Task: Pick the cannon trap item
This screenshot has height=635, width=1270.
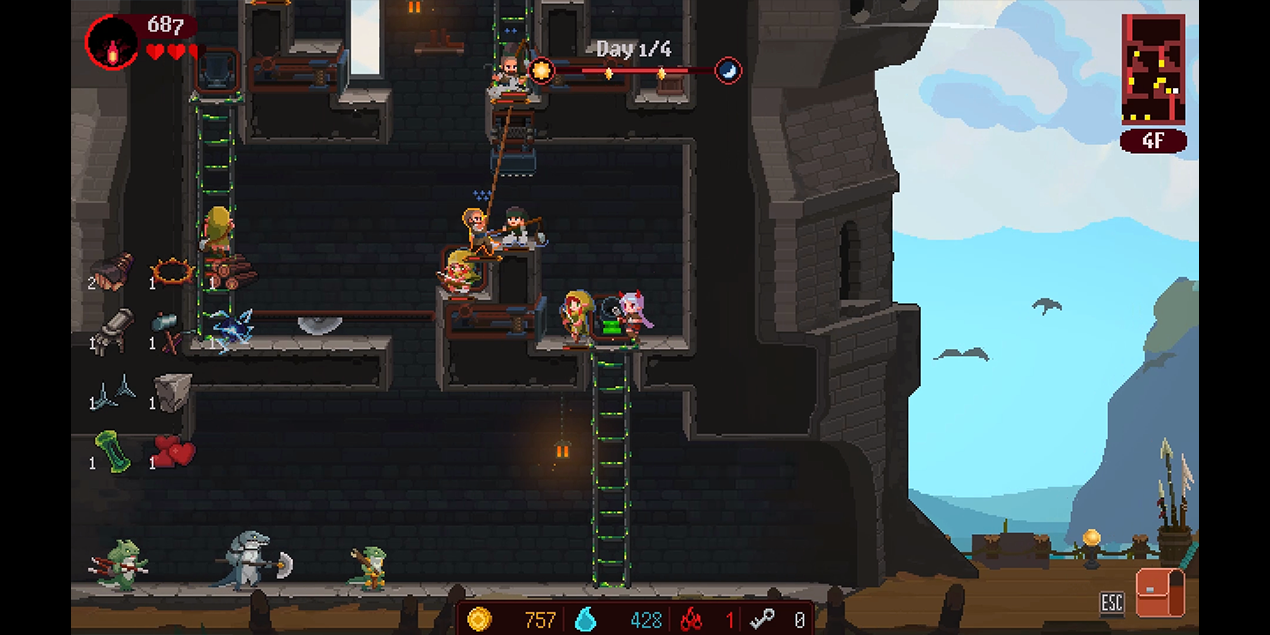Action: point(114,328)
